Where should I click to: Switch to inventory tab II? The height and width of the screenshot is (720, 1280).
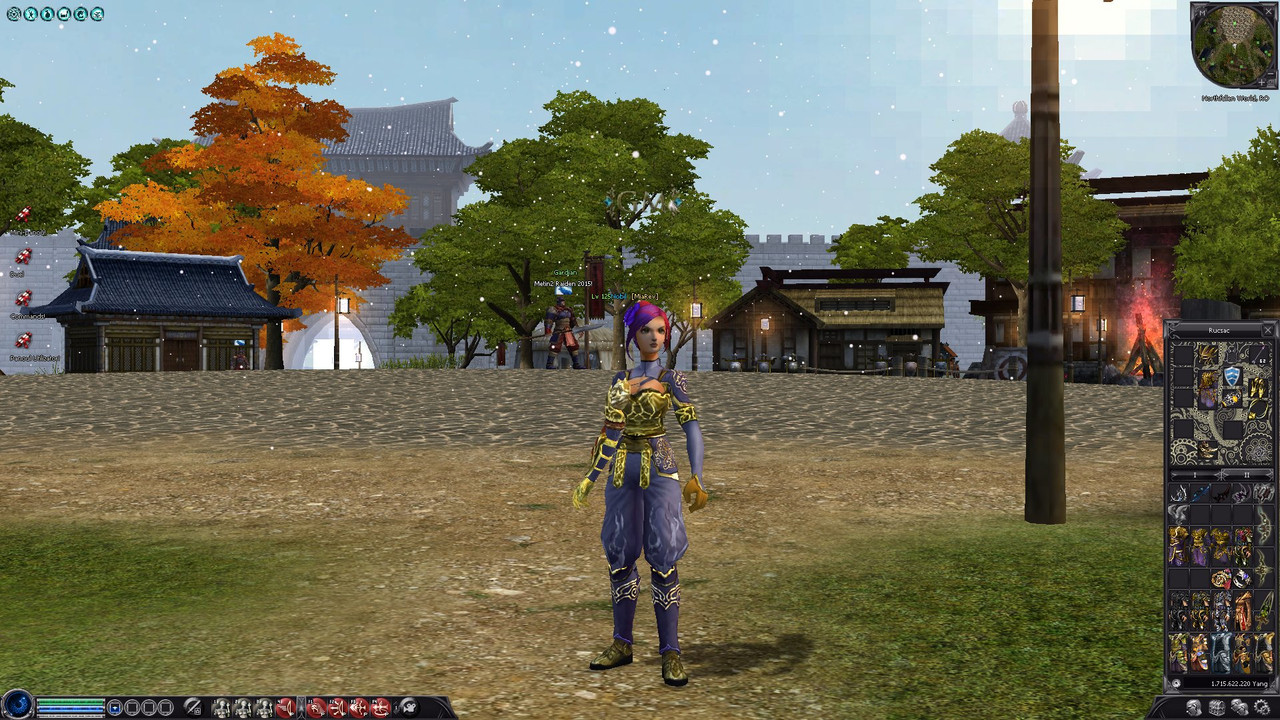point(1245,476)
